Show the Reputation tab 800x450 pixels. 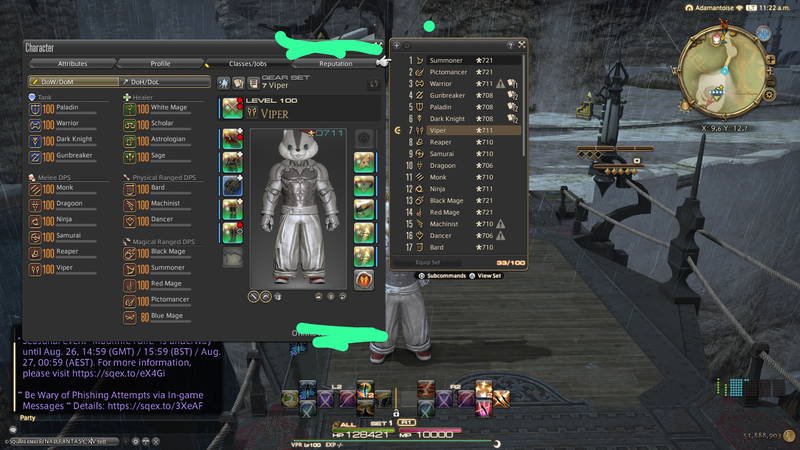(335, 63)
